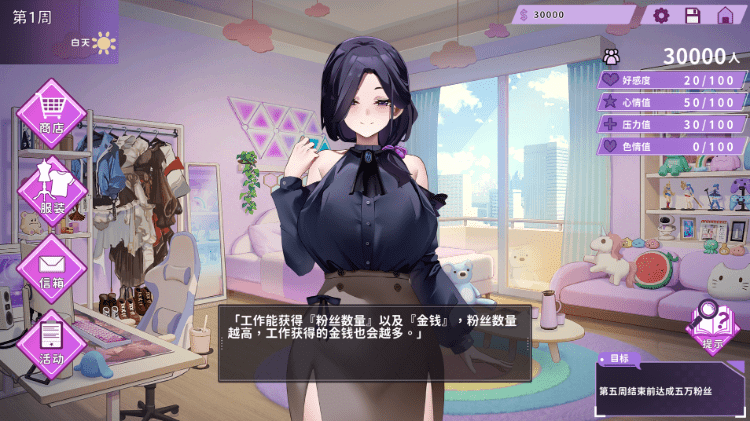
Task: Open the 信箱 mailbox
Action: tap(51, 267)
